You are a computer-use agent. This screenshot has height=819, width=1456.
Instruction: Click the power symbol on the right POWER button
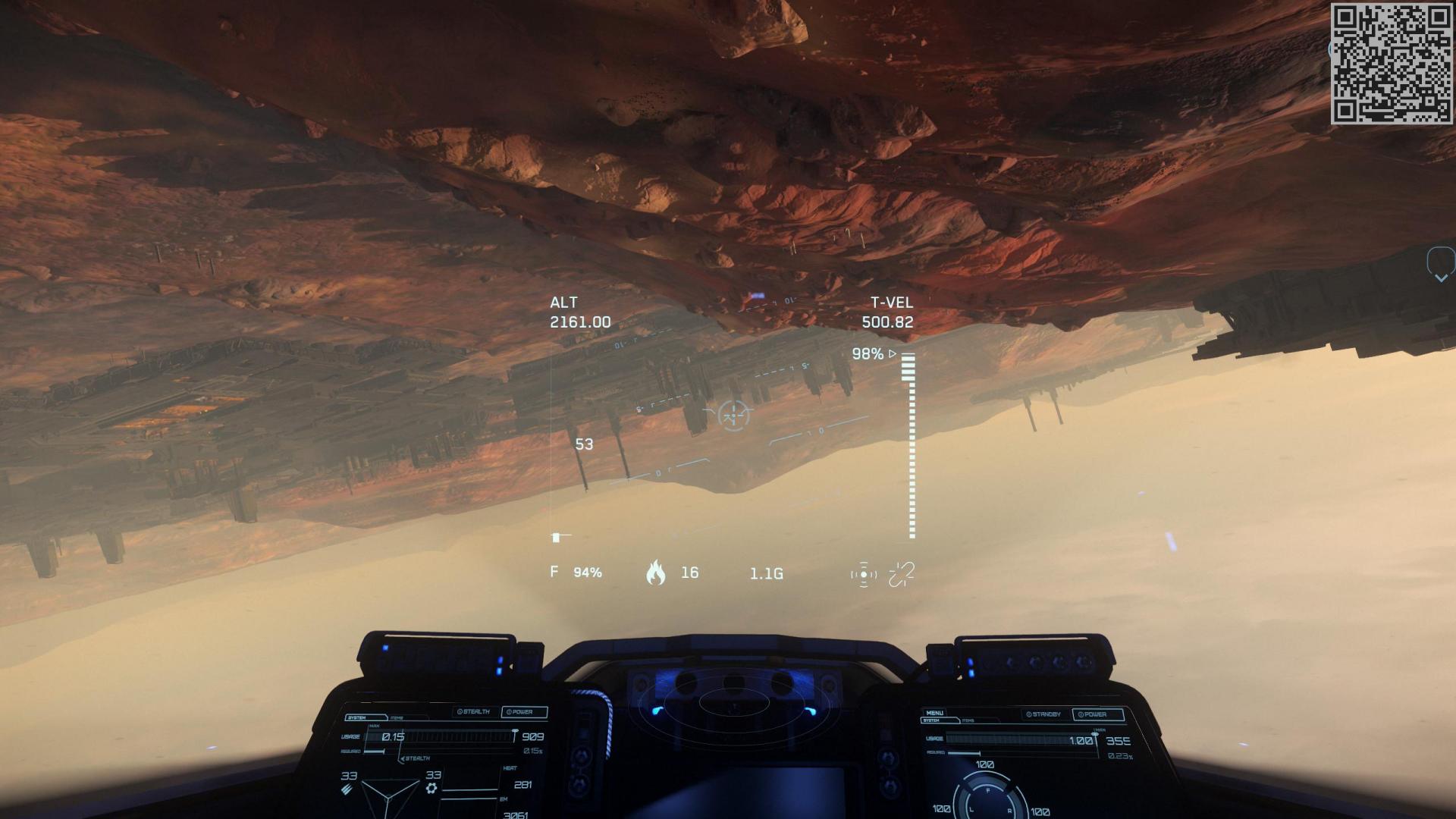[x=1081, y=714]
